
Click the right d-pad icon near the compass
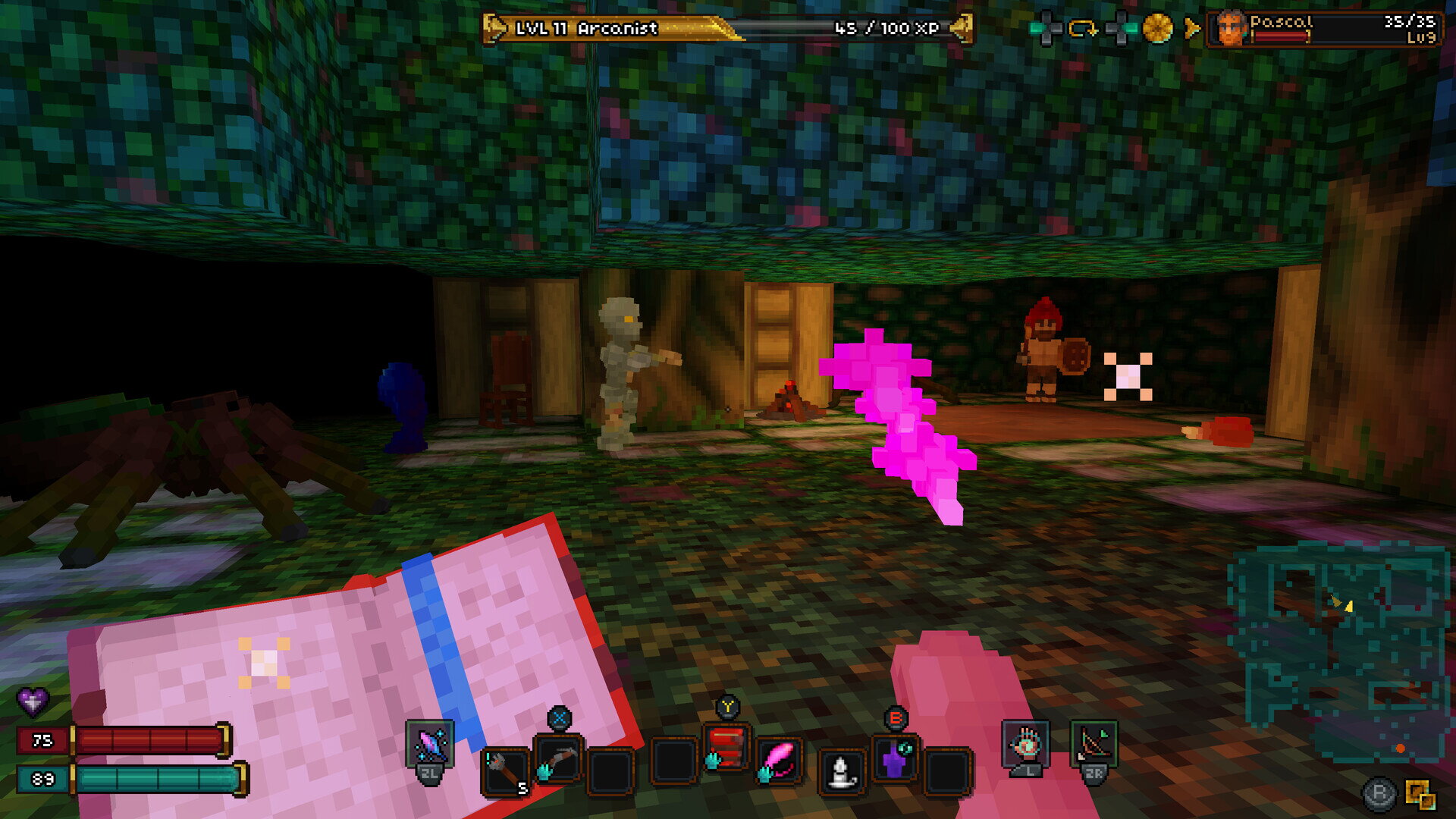(1121, 26)
